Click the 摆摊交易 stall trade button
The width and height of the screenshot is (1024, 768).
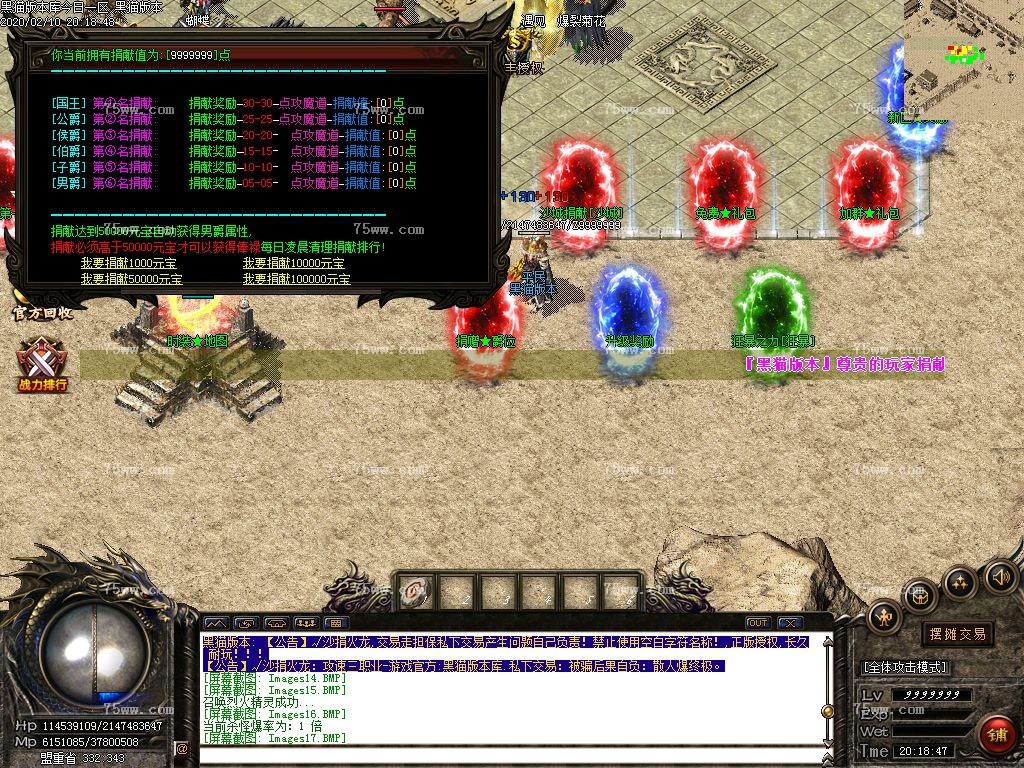pos(957,634)
